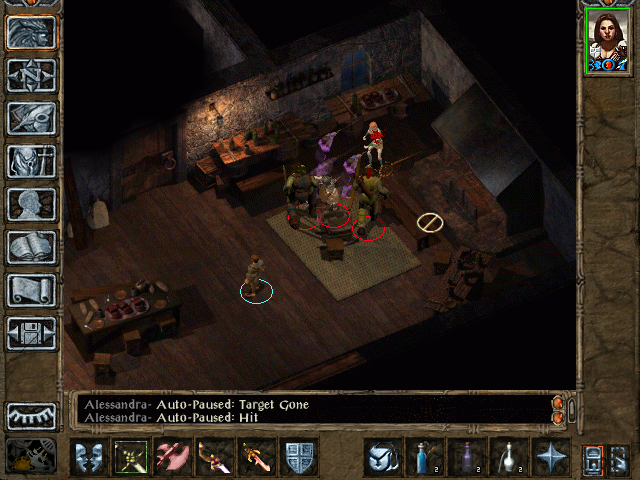Equip the bow quick weapon

214,457
